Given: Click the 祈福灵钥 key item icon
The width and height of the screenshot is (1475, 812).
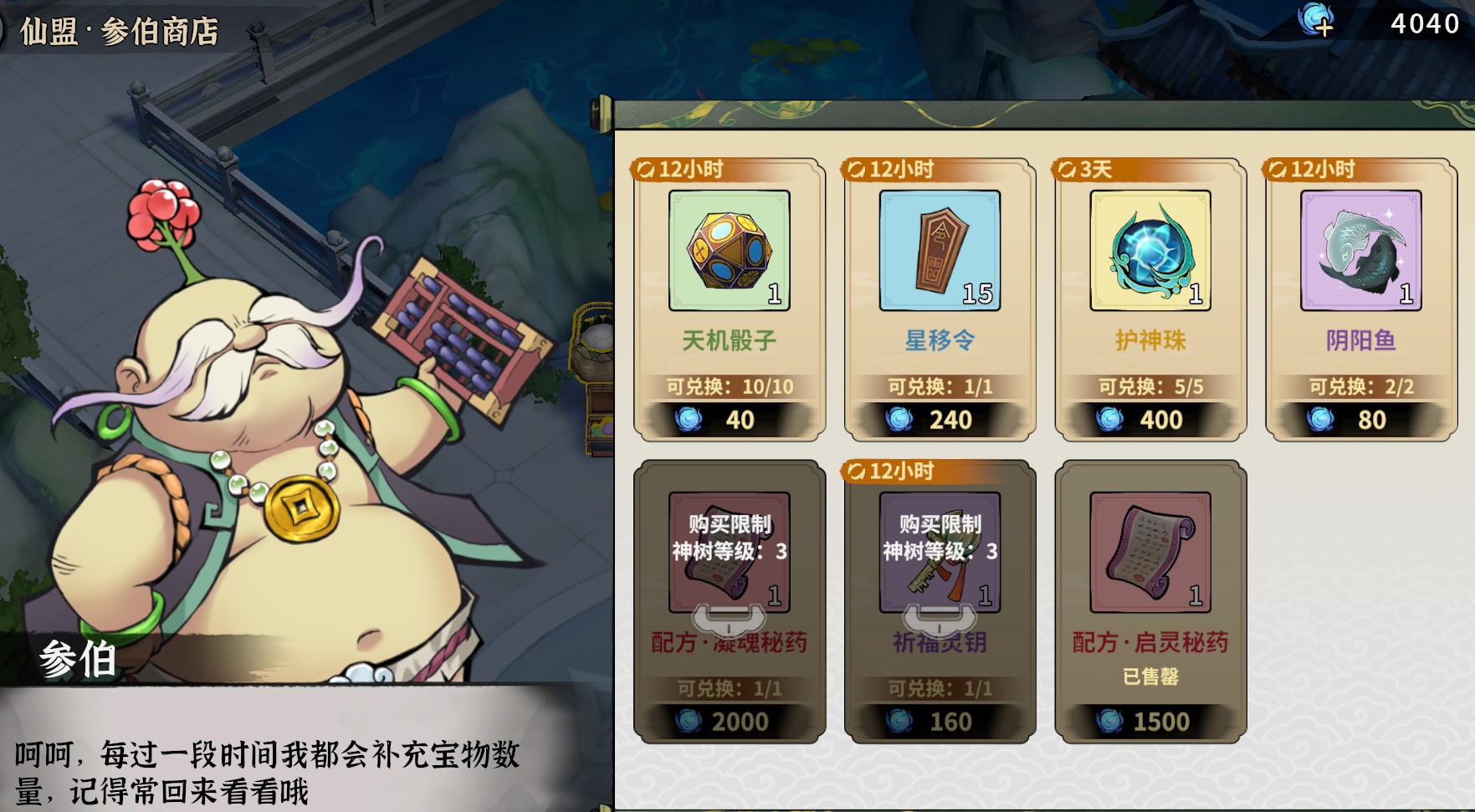Looking at the screenshot, I should [x=940, y=555].
